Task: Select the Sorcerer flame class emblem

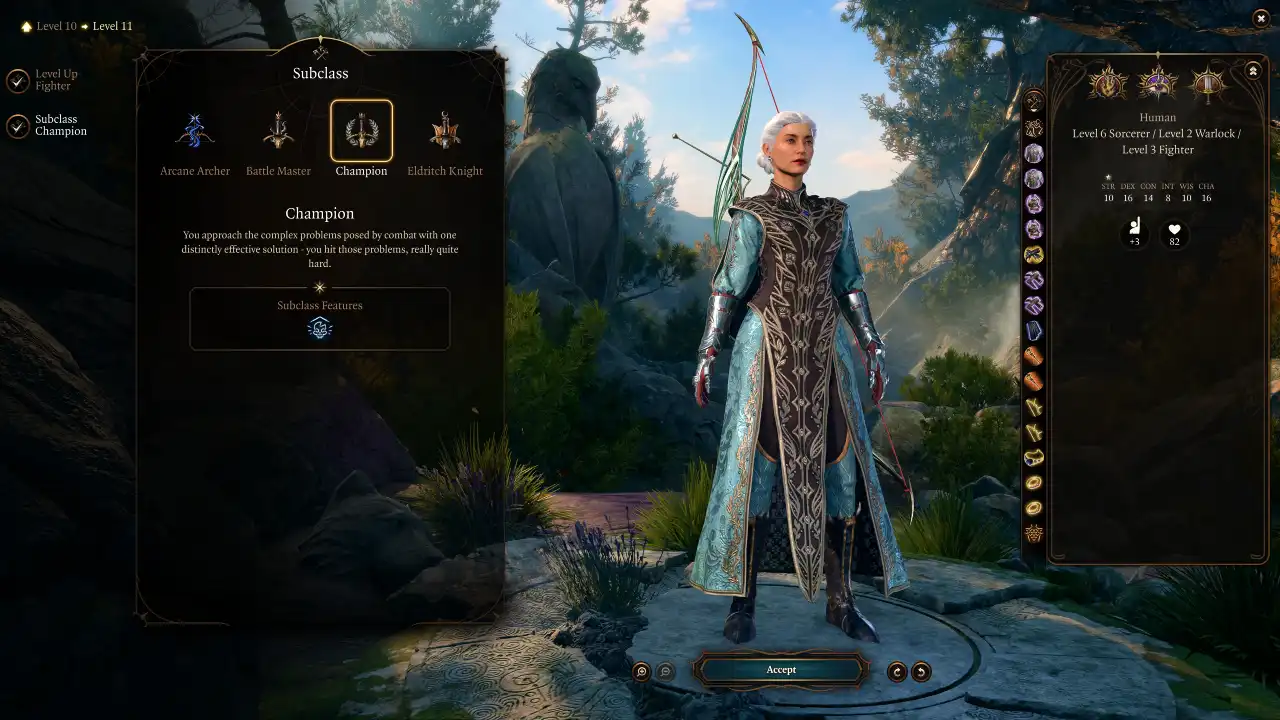Action: [1108, 82]
